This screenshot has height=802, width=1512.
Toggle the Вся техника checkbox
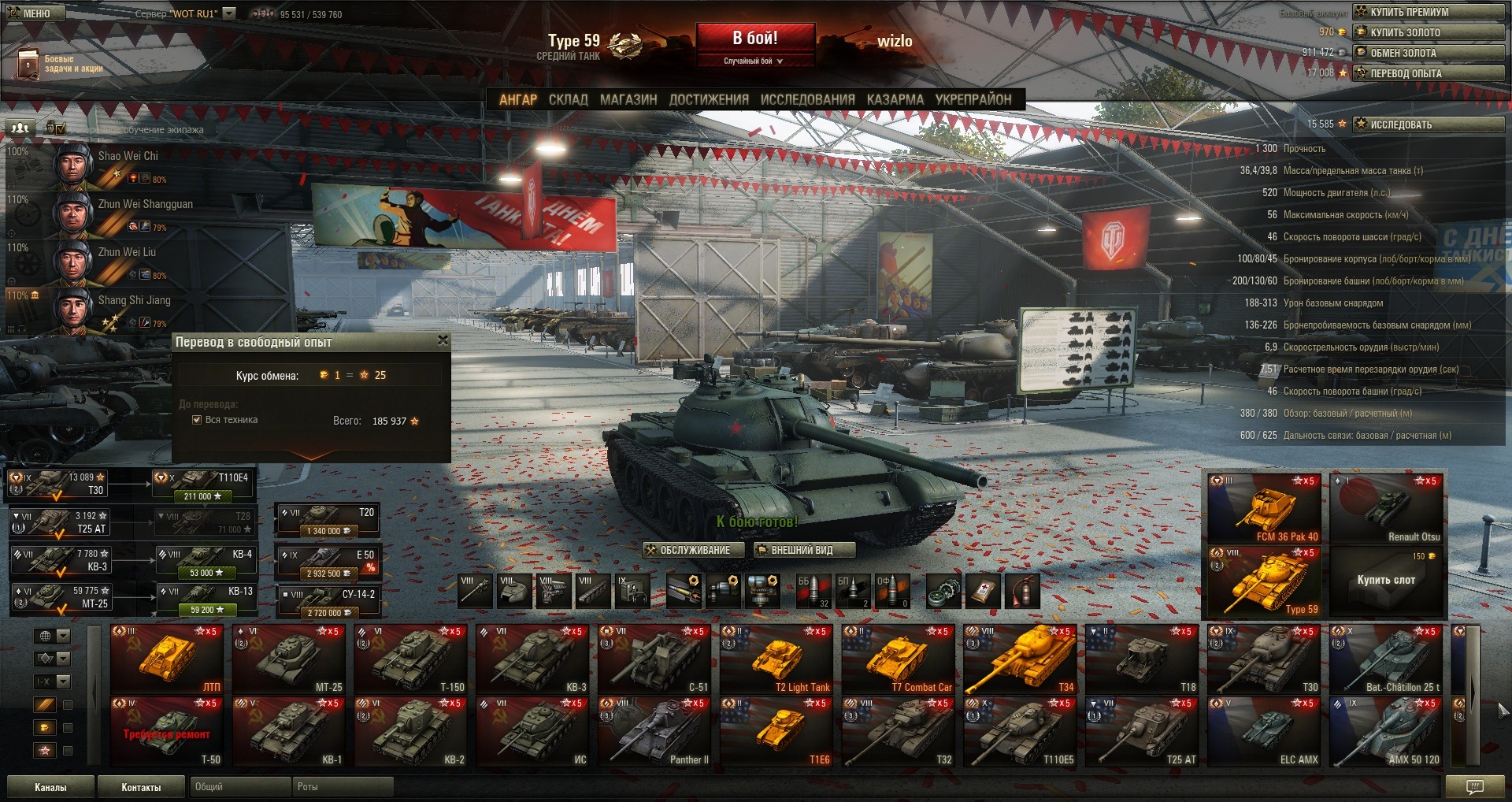197,420
